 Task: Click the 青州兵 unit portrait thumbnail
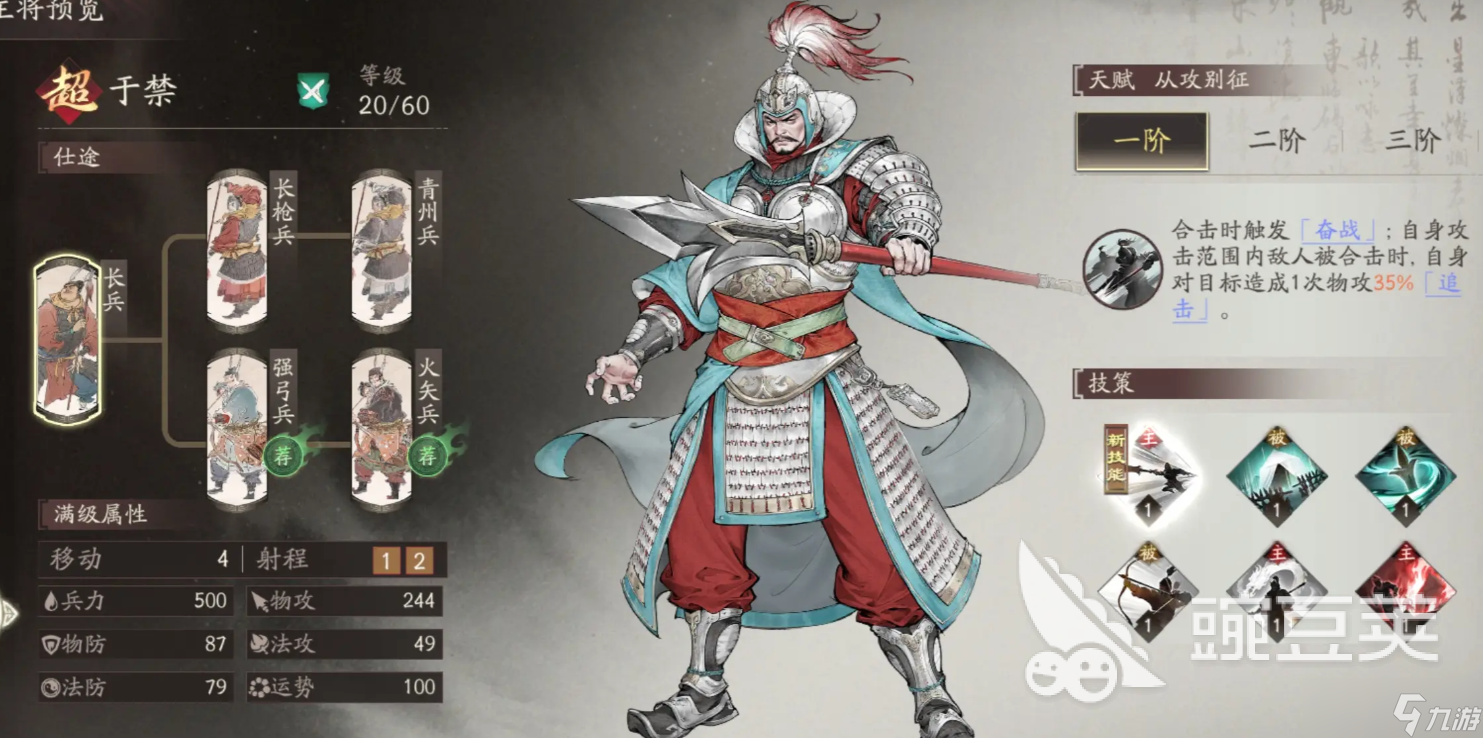pyautogui.click(x=383, y=250)
